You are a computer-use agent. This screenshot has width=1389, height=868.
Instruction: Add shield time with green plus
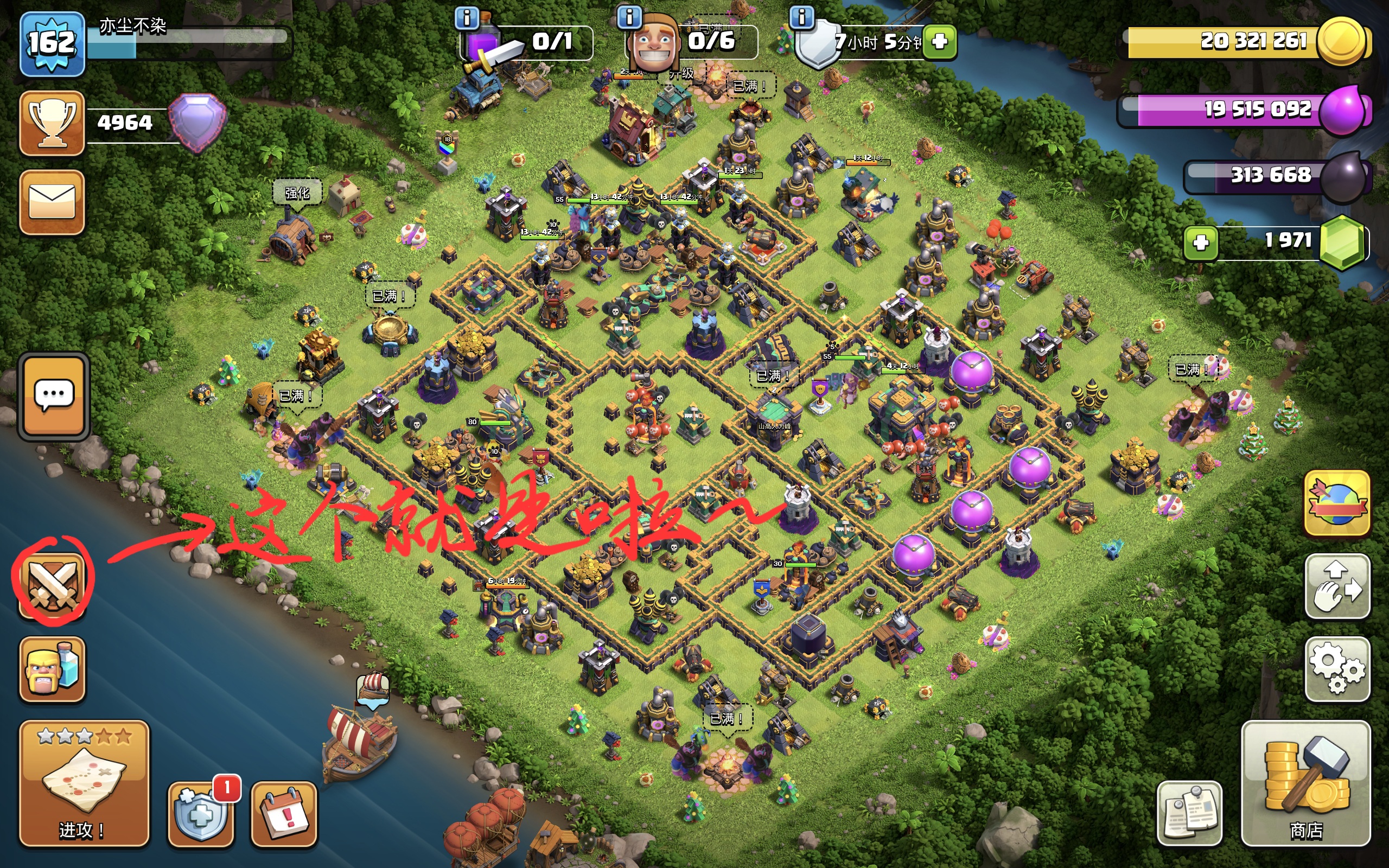(940, 42)
